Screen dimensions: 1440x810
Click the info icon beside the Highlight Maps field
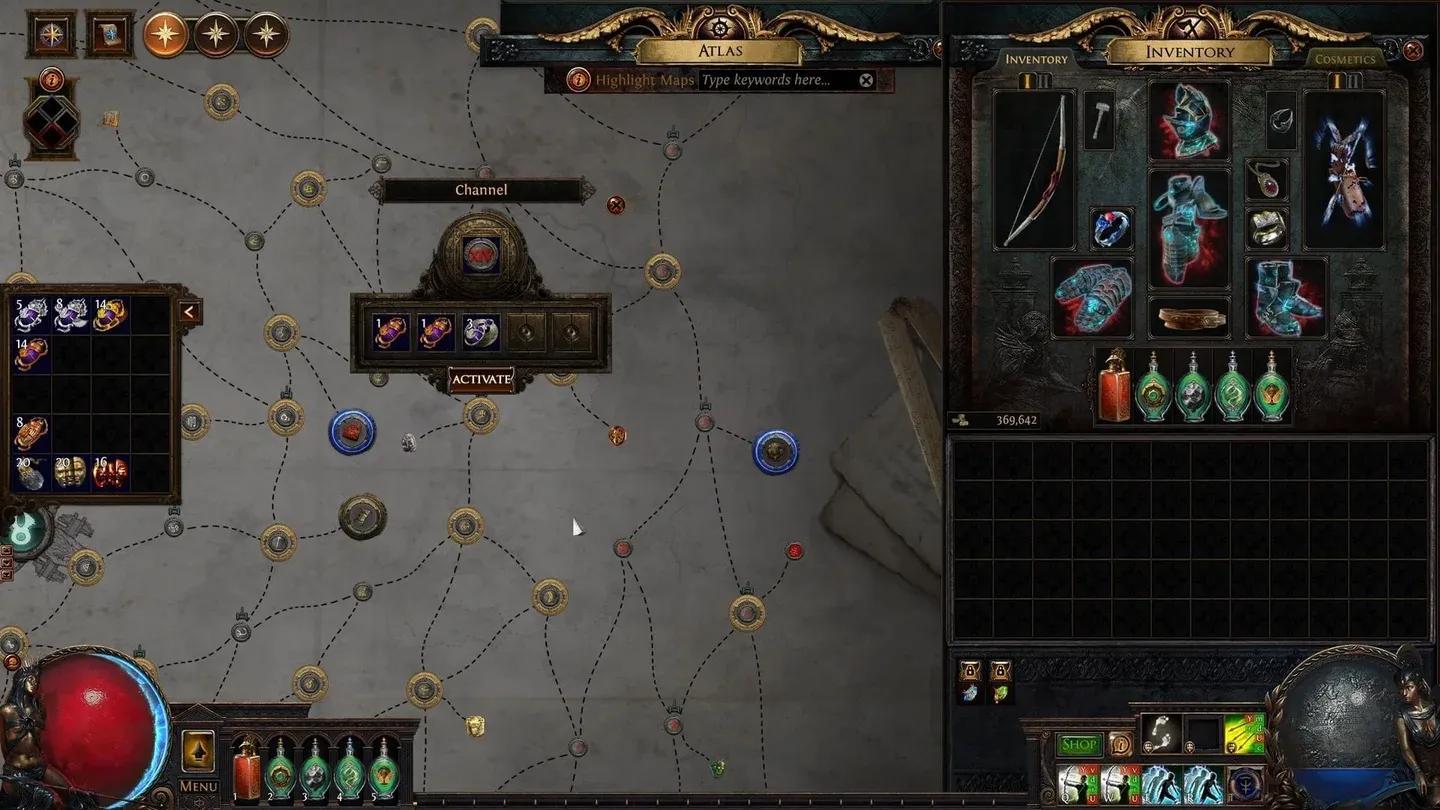[578, 80]
